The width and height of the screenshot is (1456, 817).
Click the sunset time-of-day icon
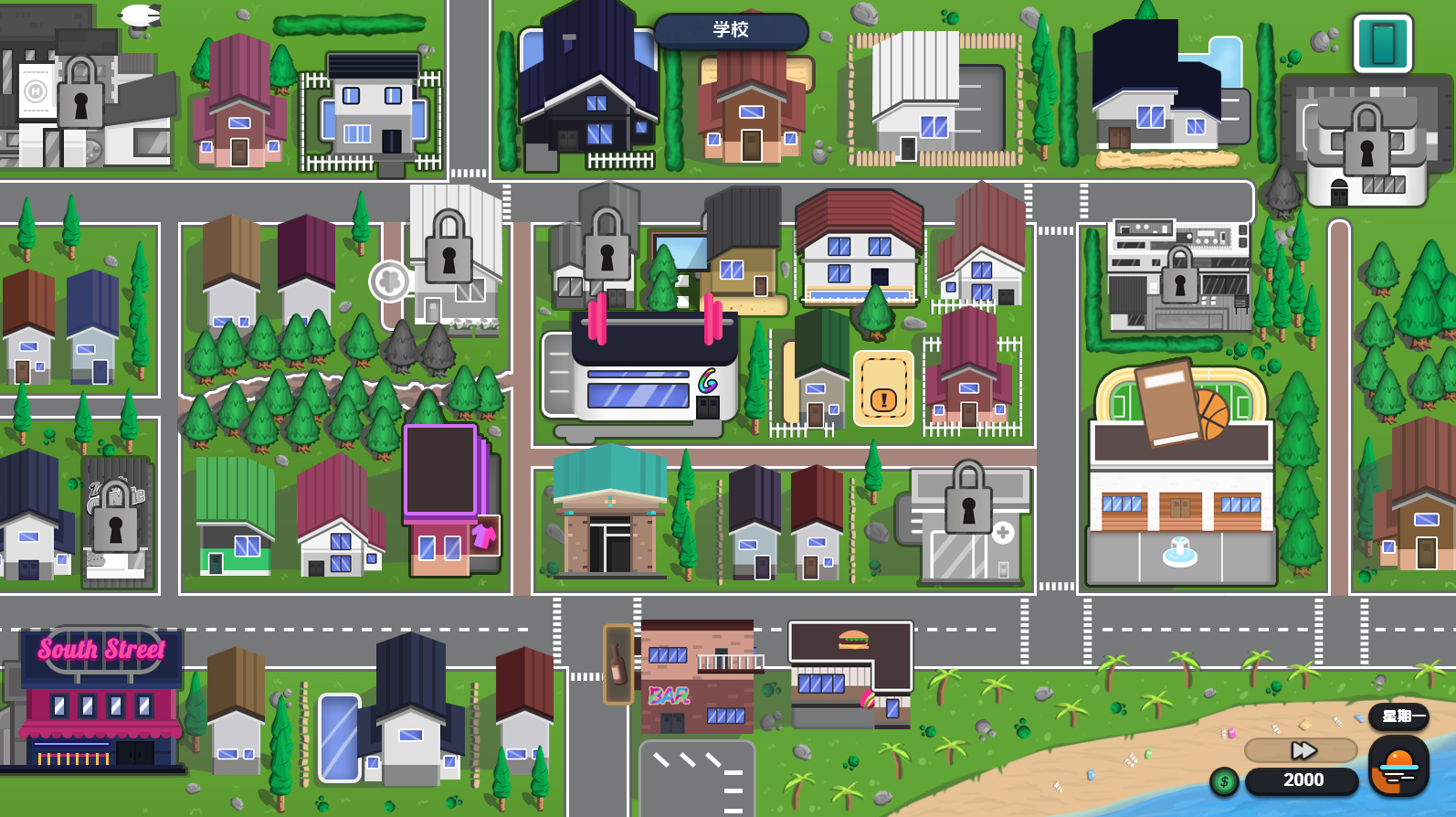pos(1398,766)
